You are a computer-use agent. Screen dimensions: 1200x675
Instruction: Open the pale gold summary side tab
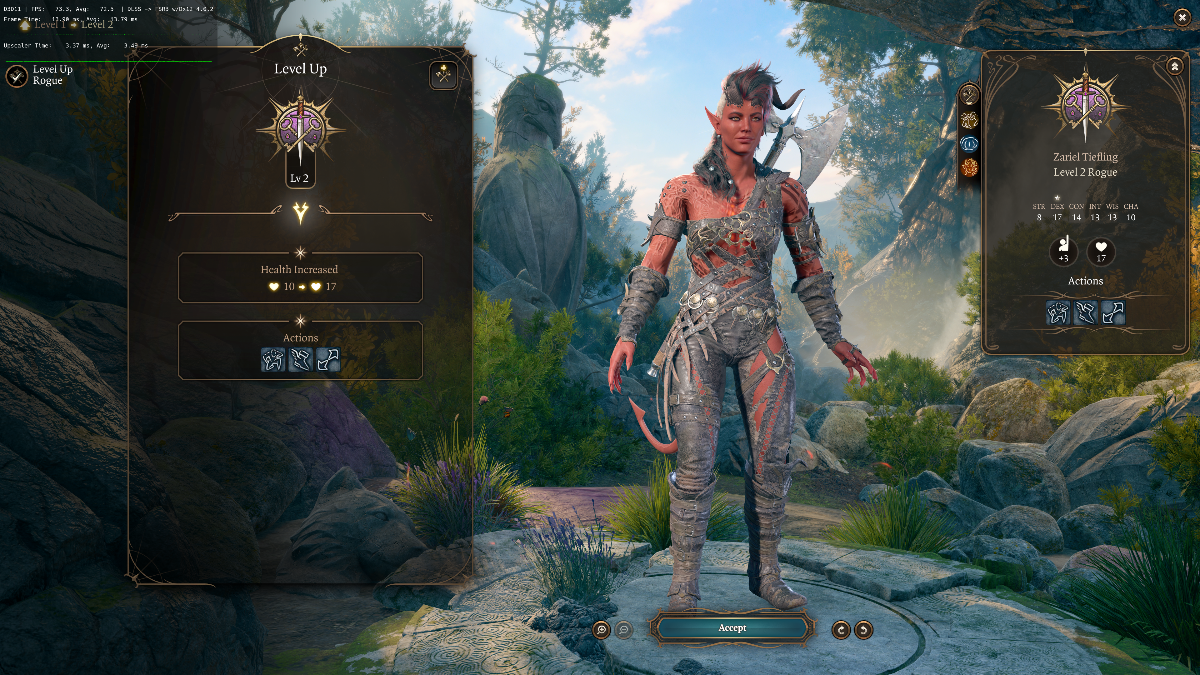[969, 120]
